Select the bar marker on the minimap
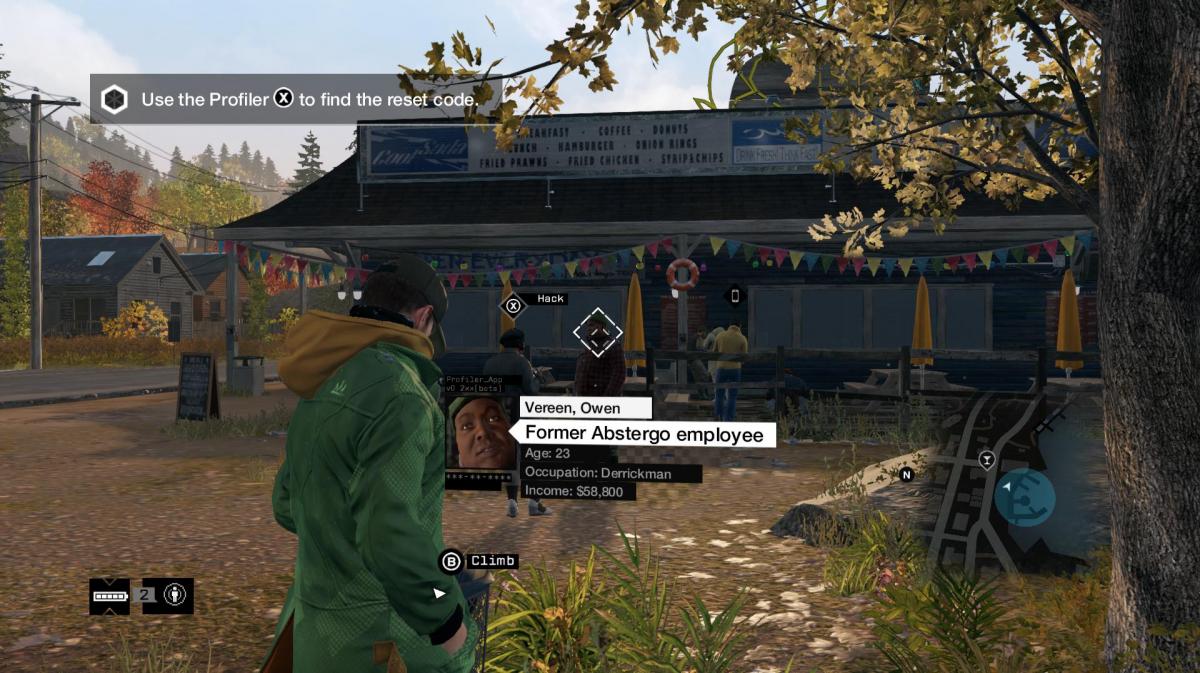The height and width of the screenshot is (673, 1200). pos(987,460)
